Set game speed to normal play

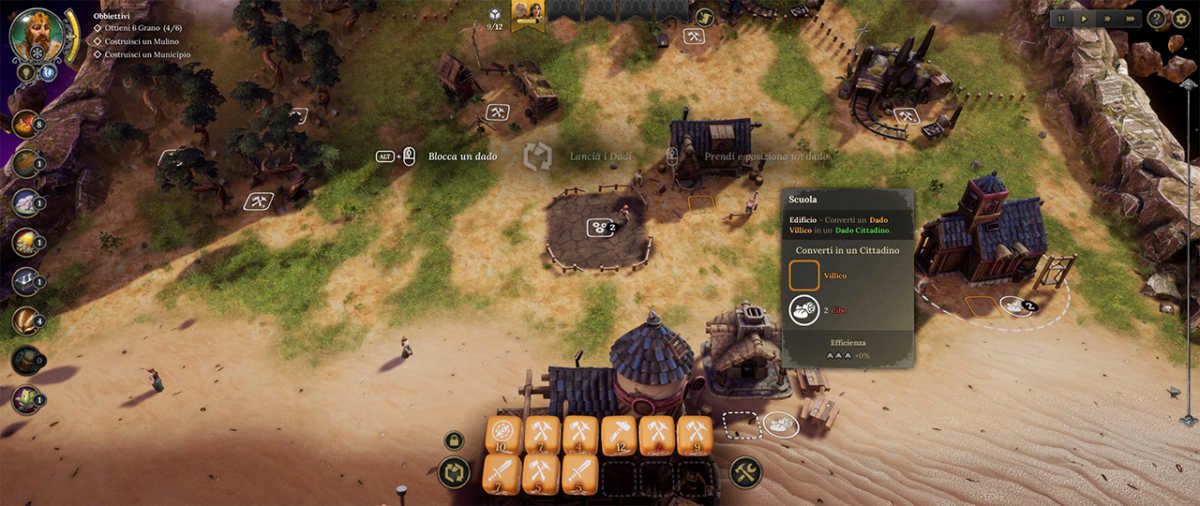[x=1084, y=18]
